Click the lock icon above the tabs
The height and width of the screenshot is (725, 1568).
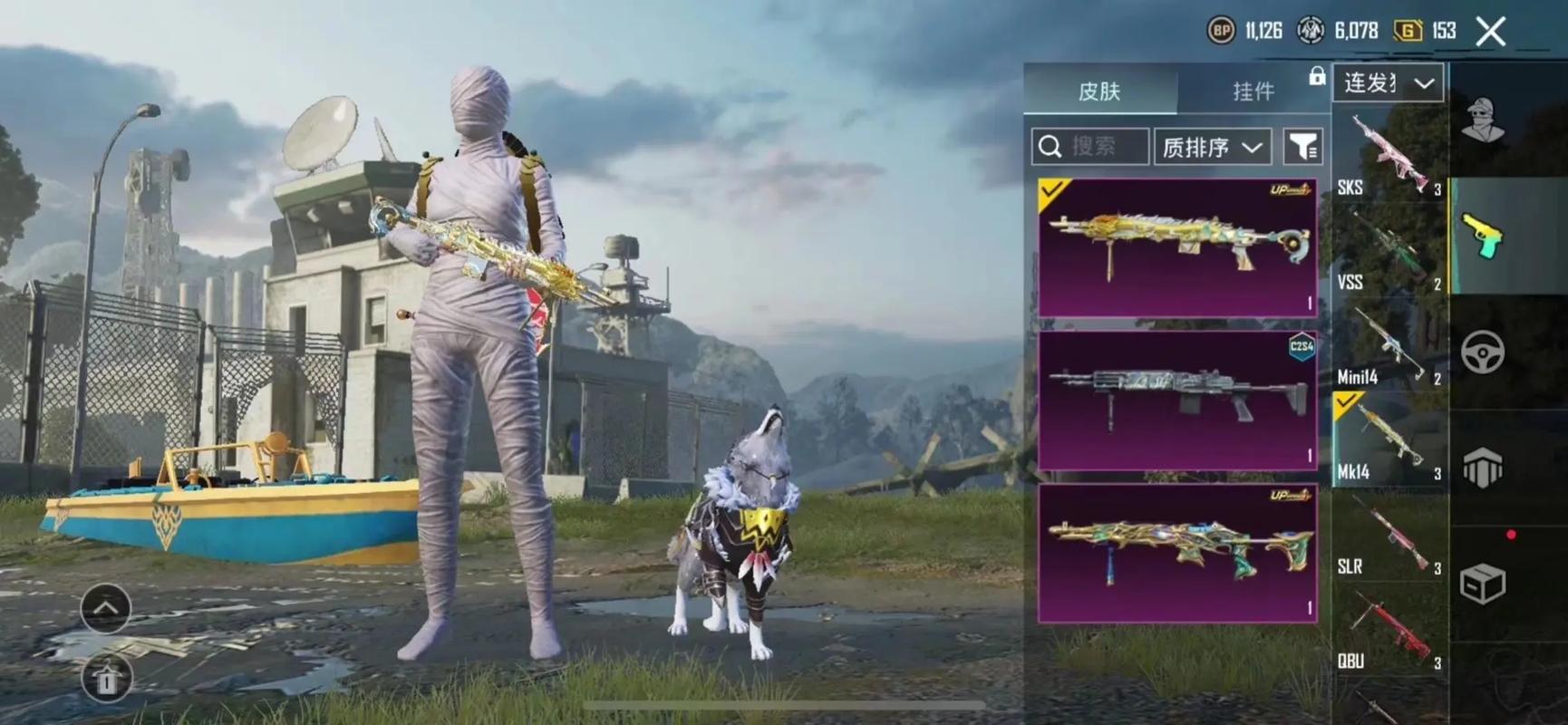point(1316,75)
